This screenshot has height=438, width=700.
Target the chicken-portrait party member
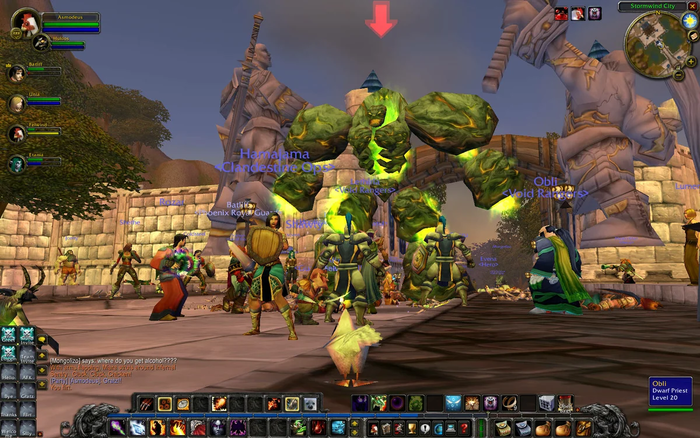click(17, 132)
